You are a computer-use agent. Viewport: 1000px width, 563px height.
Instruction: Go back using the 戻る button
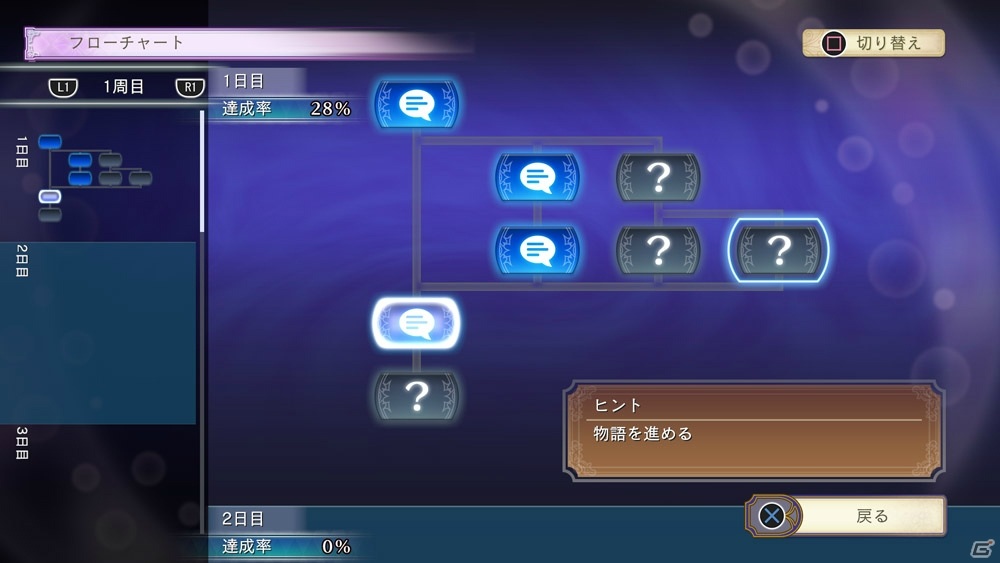click(x=848, y=516)
